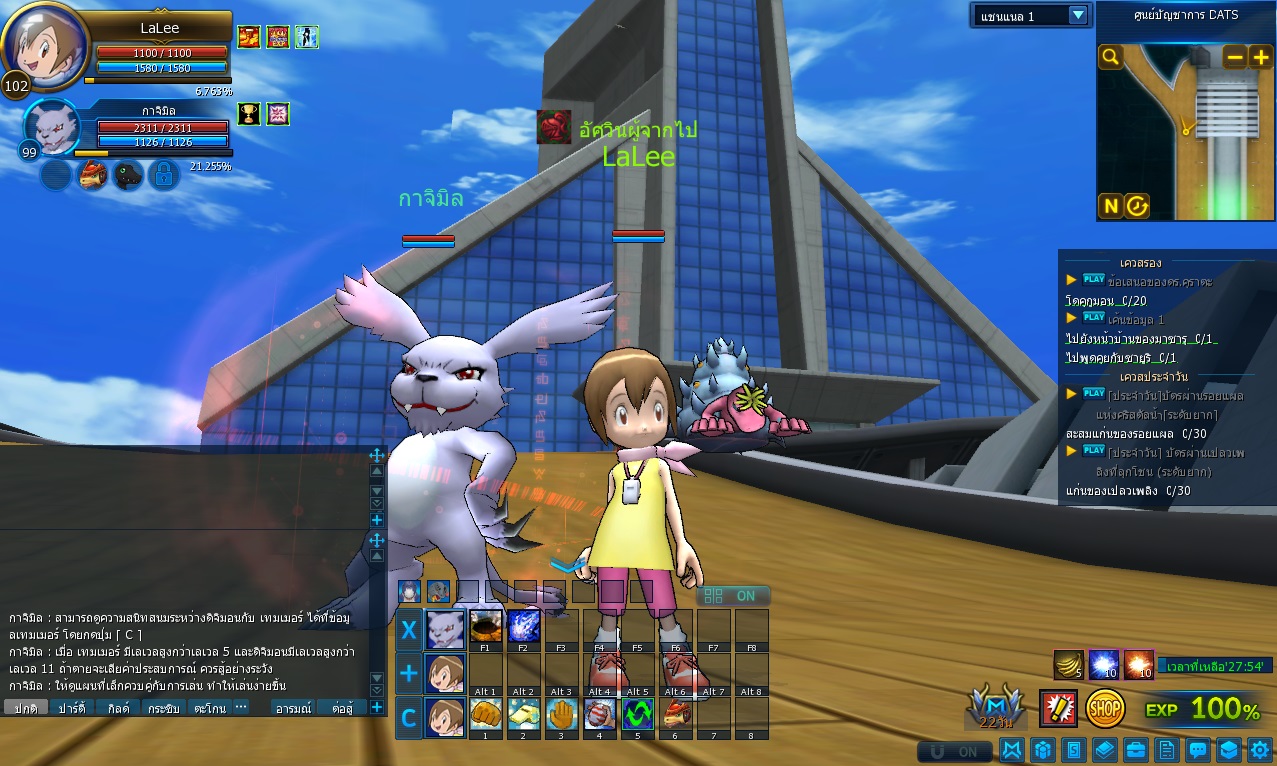
Task: Open the gear settings icon
Action: [1260, 750]
